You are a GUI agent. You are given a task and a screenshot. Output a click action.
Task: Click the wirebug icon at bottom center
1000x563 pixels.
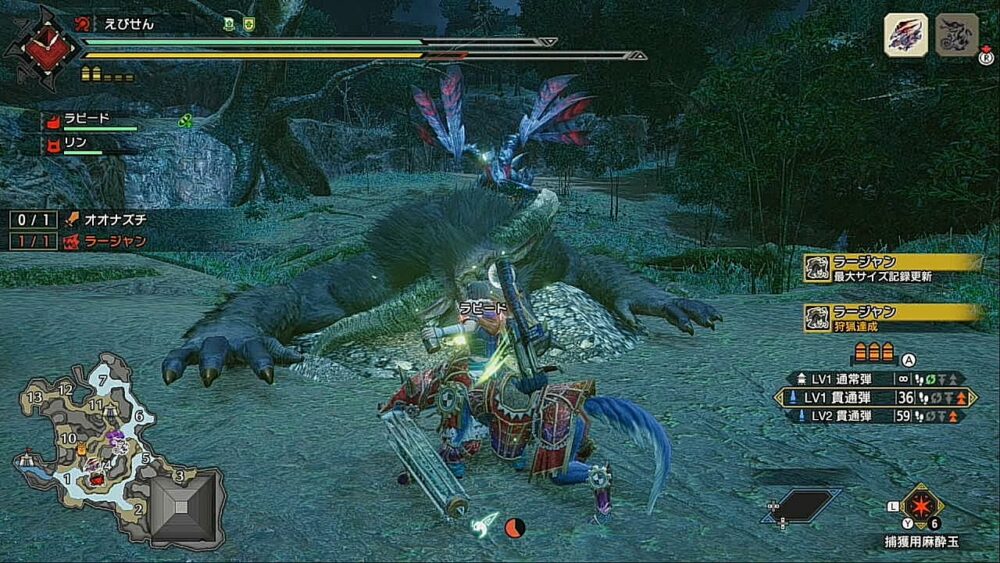(487, 520)
